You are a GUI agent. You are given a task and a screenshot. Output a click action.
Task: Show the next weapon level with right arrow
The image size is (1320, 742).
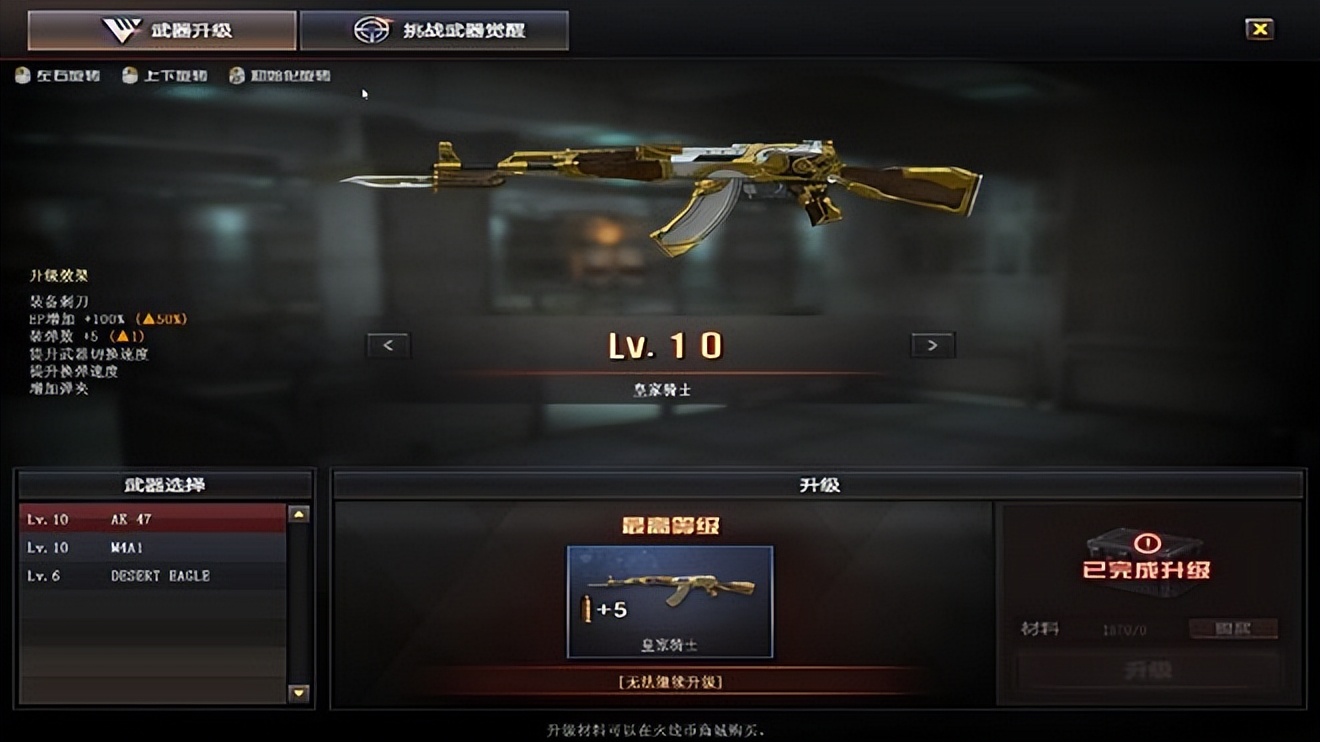coord(932,345)
